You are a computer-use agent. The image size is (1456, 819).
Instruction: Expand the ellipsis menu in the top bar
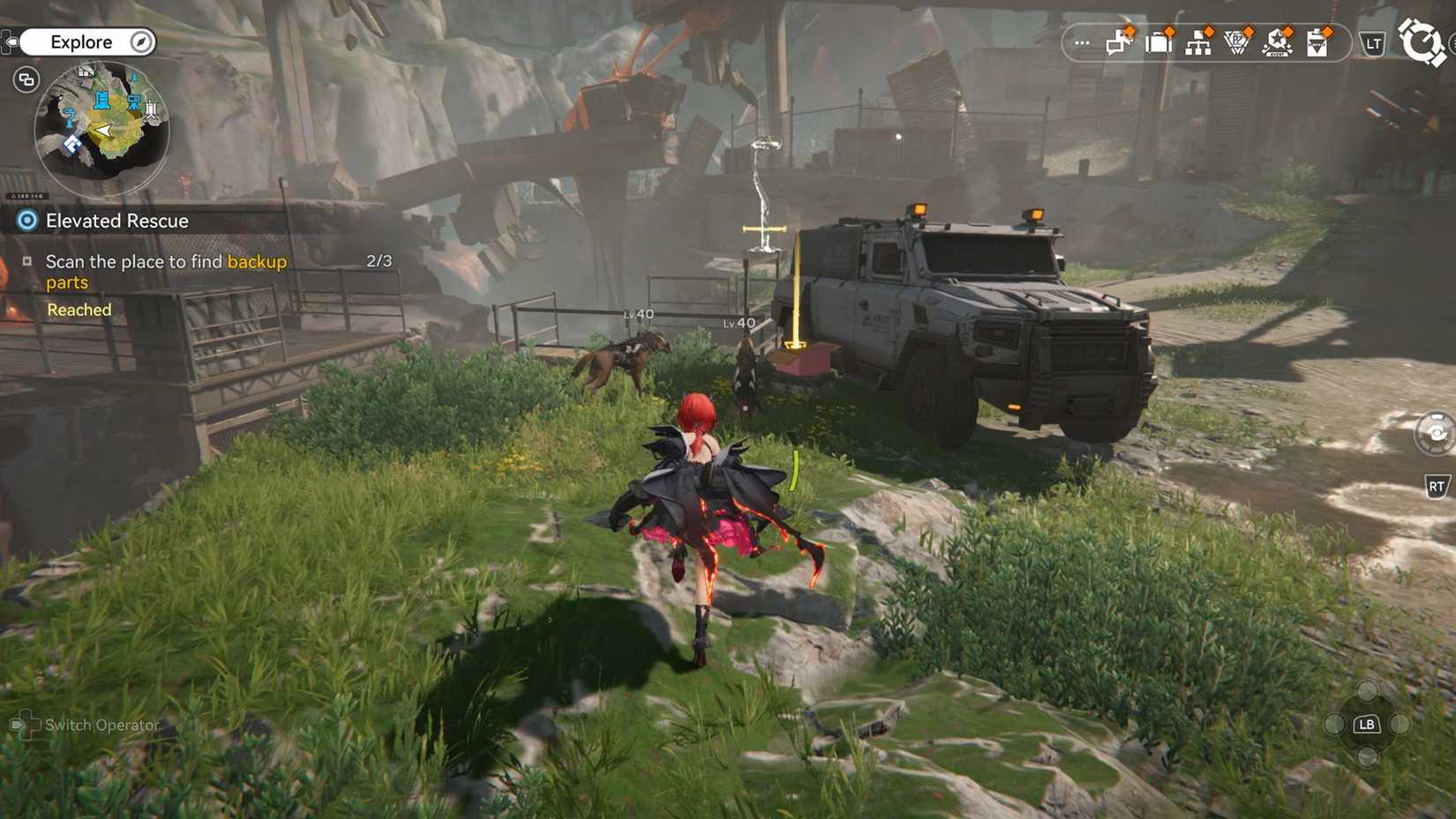[x=1082, y=42]
